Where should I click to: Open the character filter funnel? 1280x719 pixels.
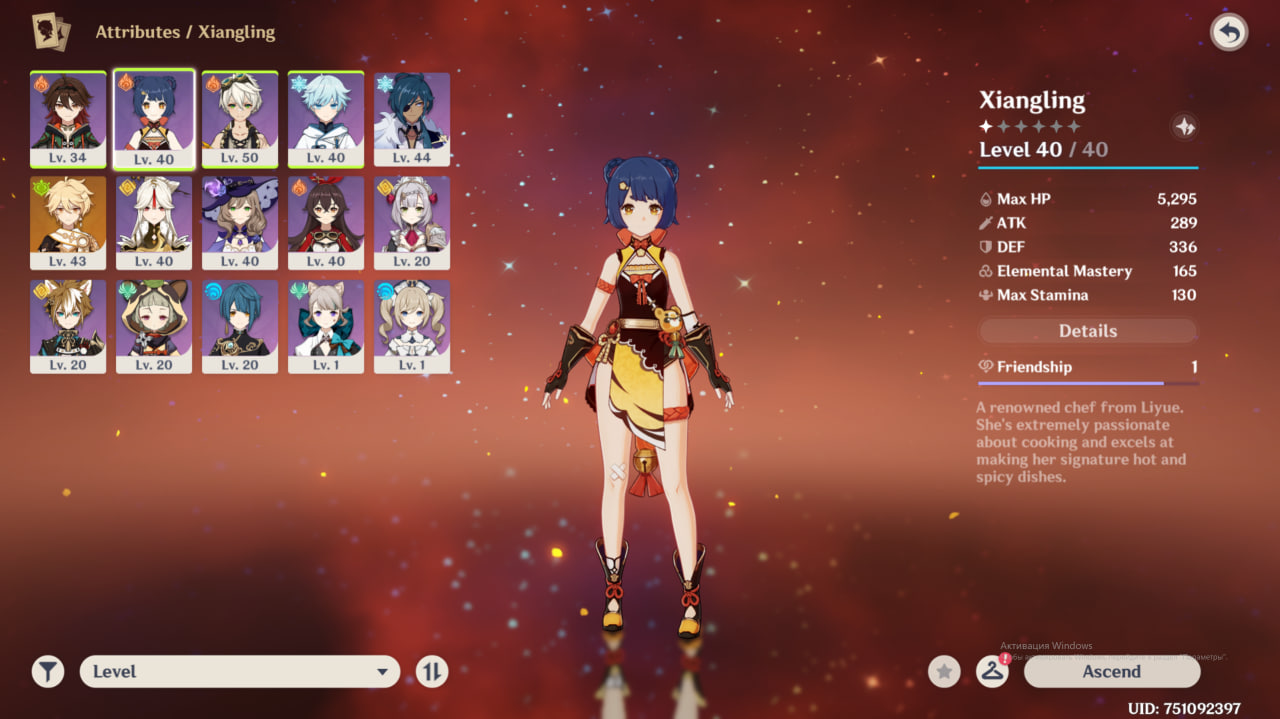point(48,672)
